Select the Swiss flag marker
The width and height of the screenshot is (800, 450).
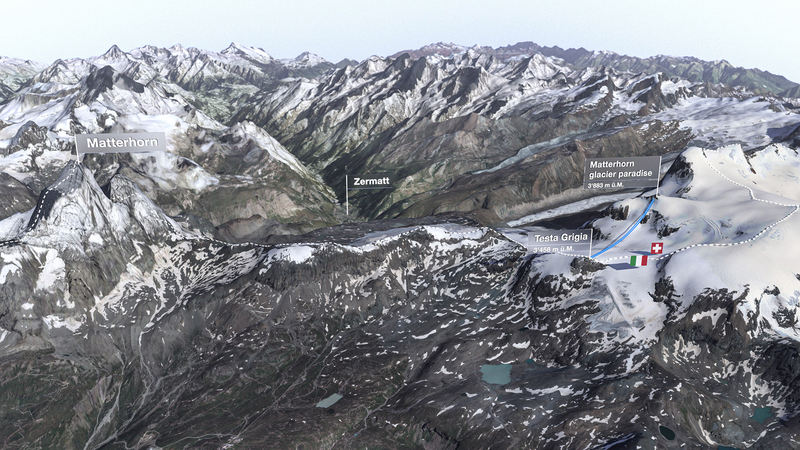[656, 247]
